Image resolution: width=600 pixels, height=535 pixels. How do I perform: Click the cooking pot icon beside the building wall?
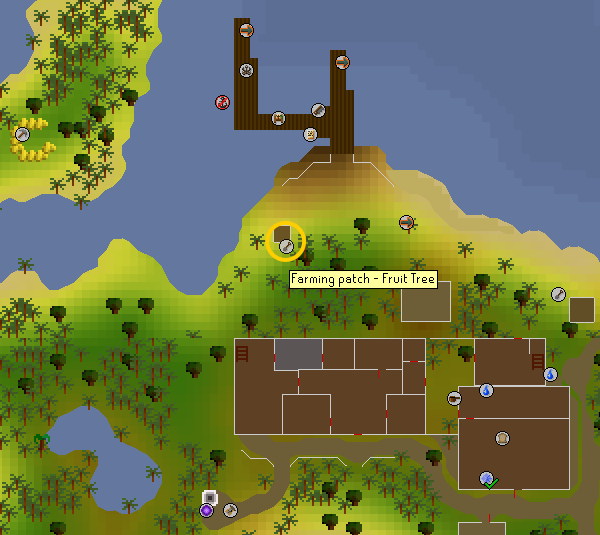pyautogui.click(x=455, y=398)
